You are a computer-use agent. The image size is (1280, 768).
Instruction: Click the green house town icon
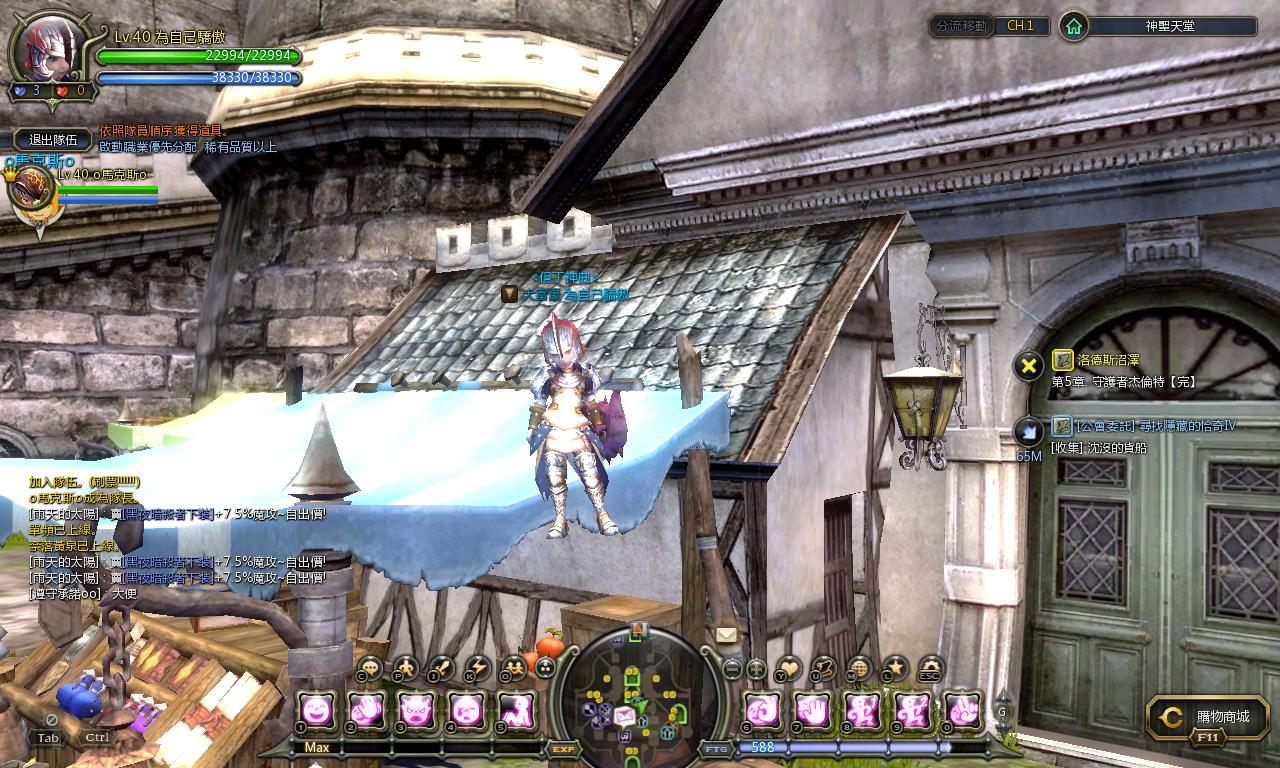click(1073, 26)
